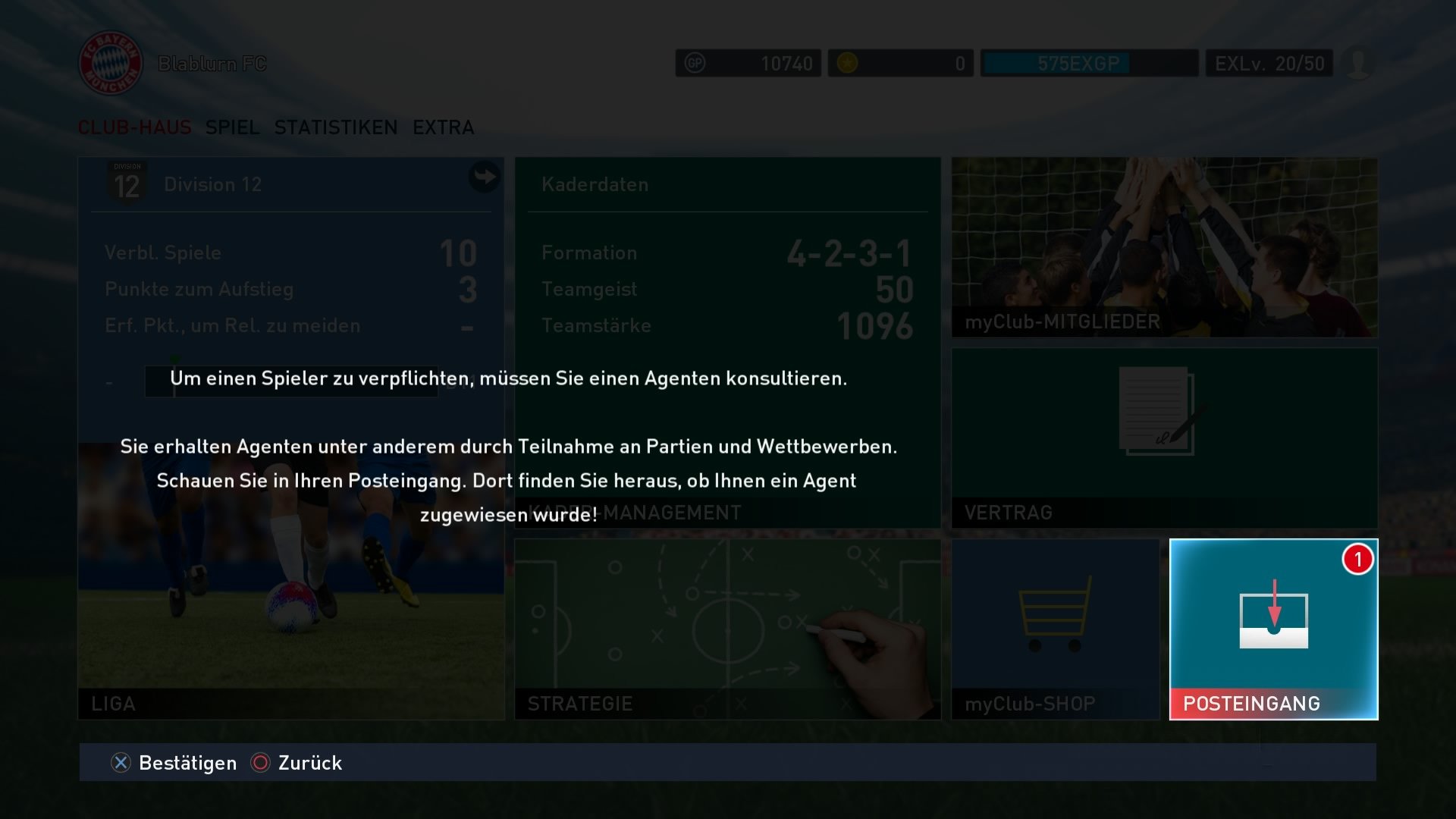Select the GP currency icon

coord(695,63)
